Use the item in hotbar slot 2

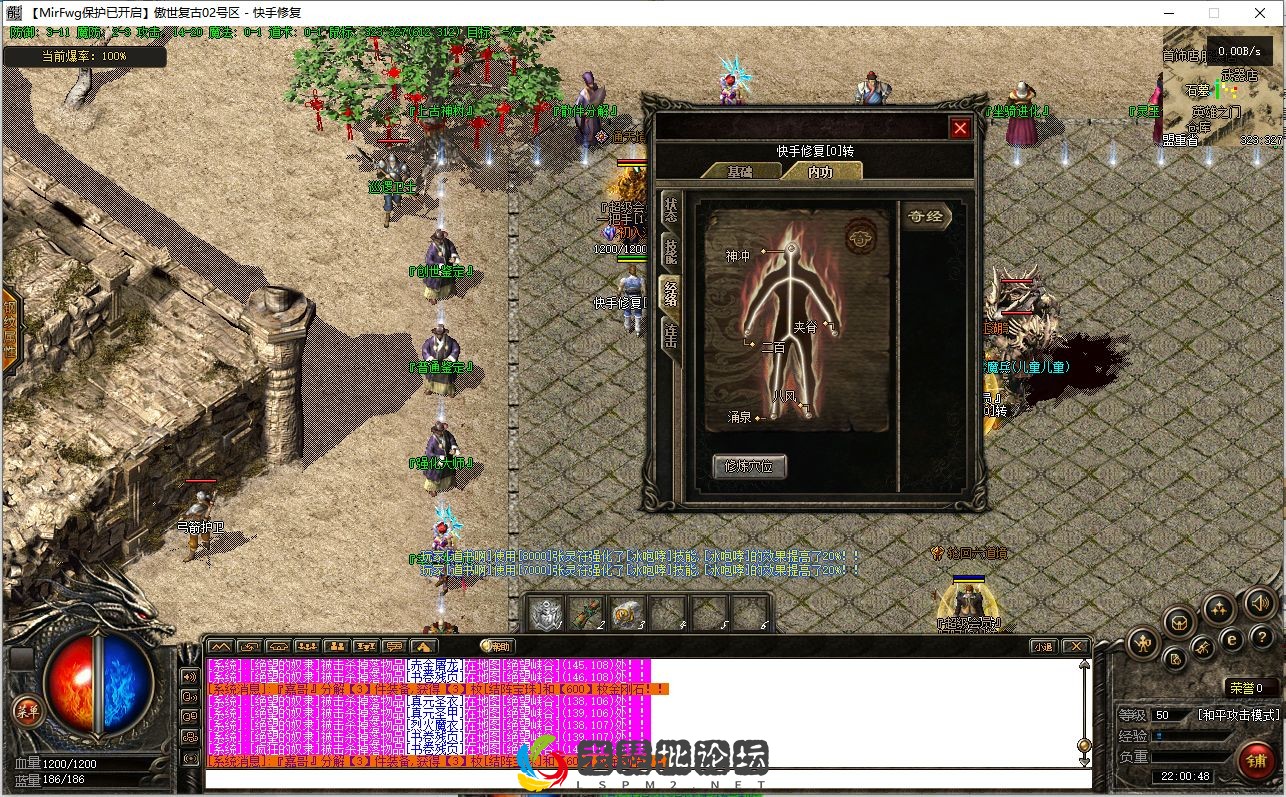587,612
